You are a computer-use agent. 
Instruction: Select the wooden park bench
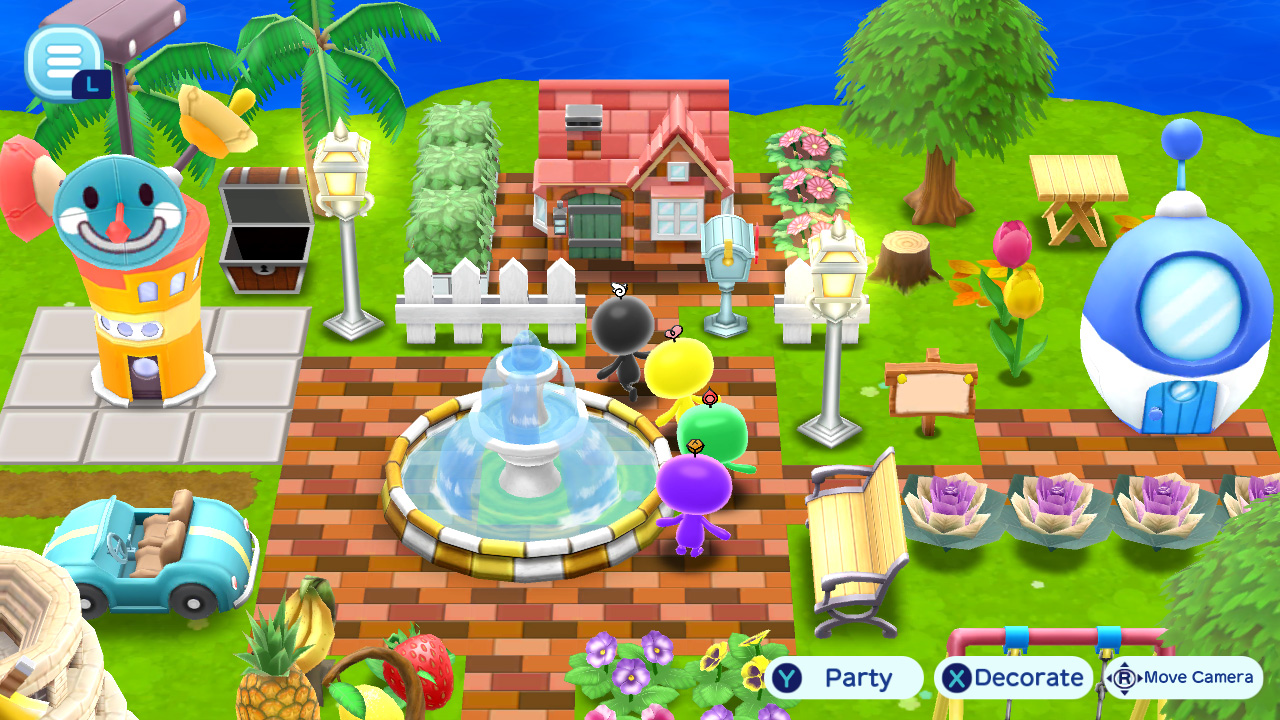click(x=855, y=530)
